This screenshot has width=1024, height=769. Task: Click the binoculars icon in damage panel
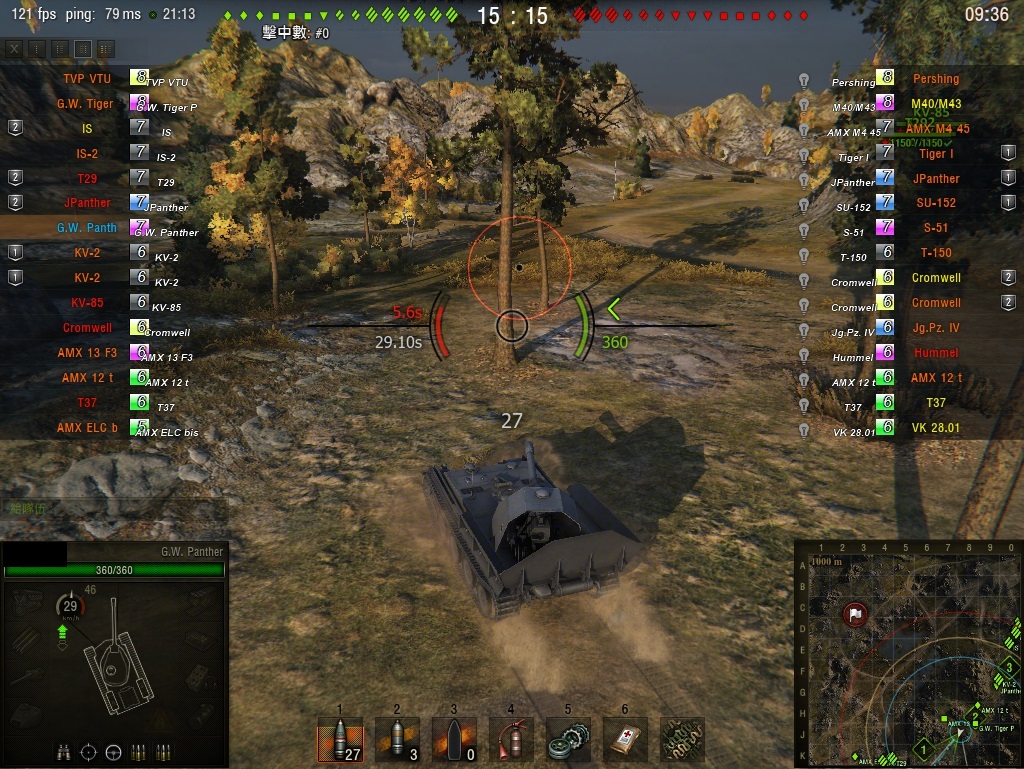[x=64, y=752]
